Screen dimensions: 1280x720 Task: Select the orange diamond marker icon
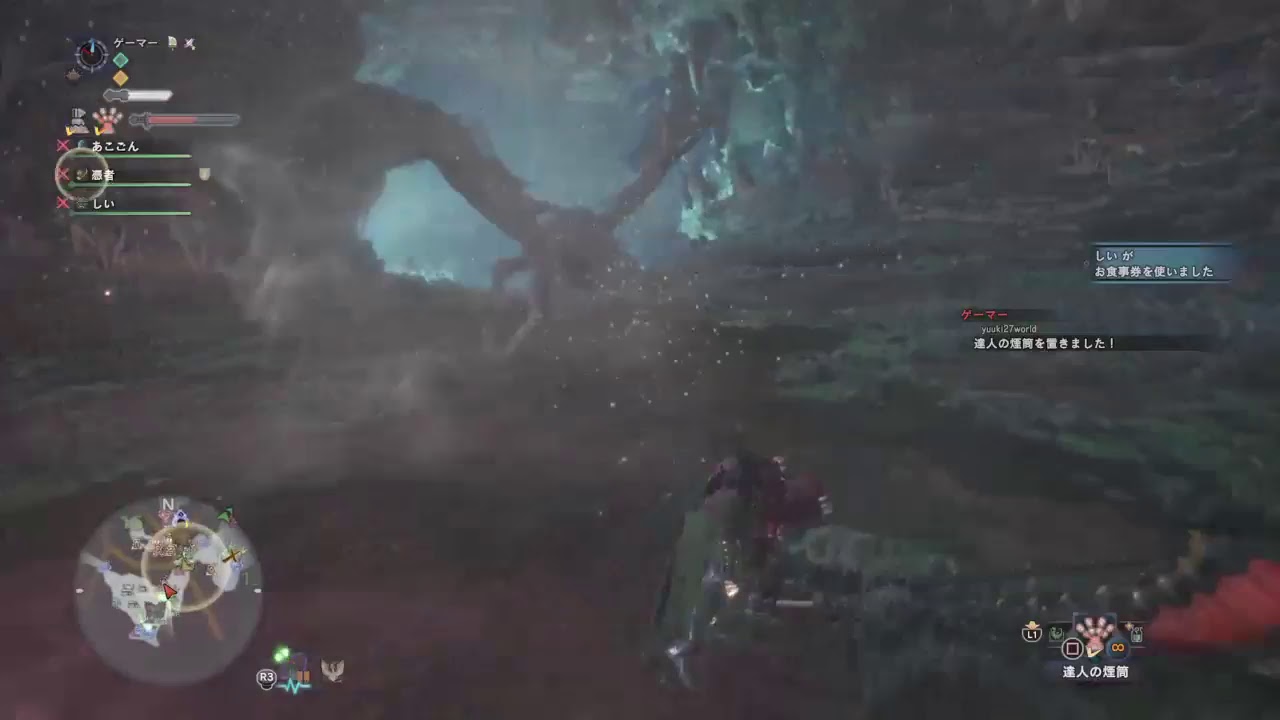tap(121, 78)
